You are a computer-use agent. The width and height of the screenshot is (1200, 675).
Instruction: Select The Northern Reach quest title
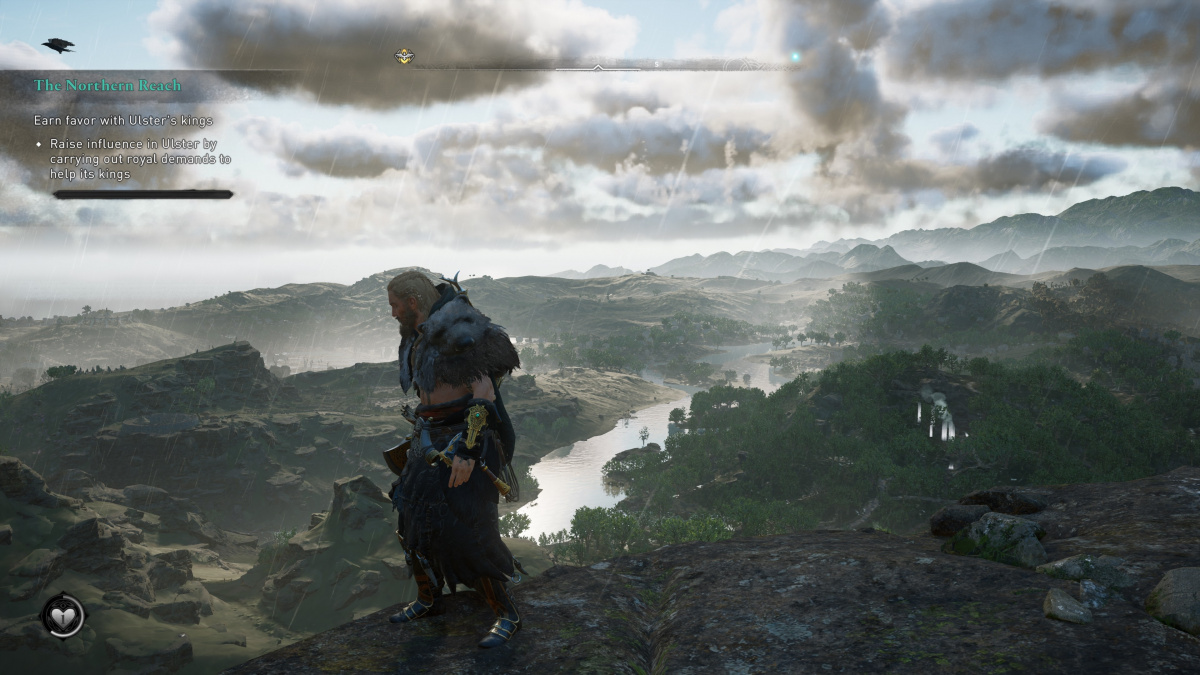[x=107, y=86]
